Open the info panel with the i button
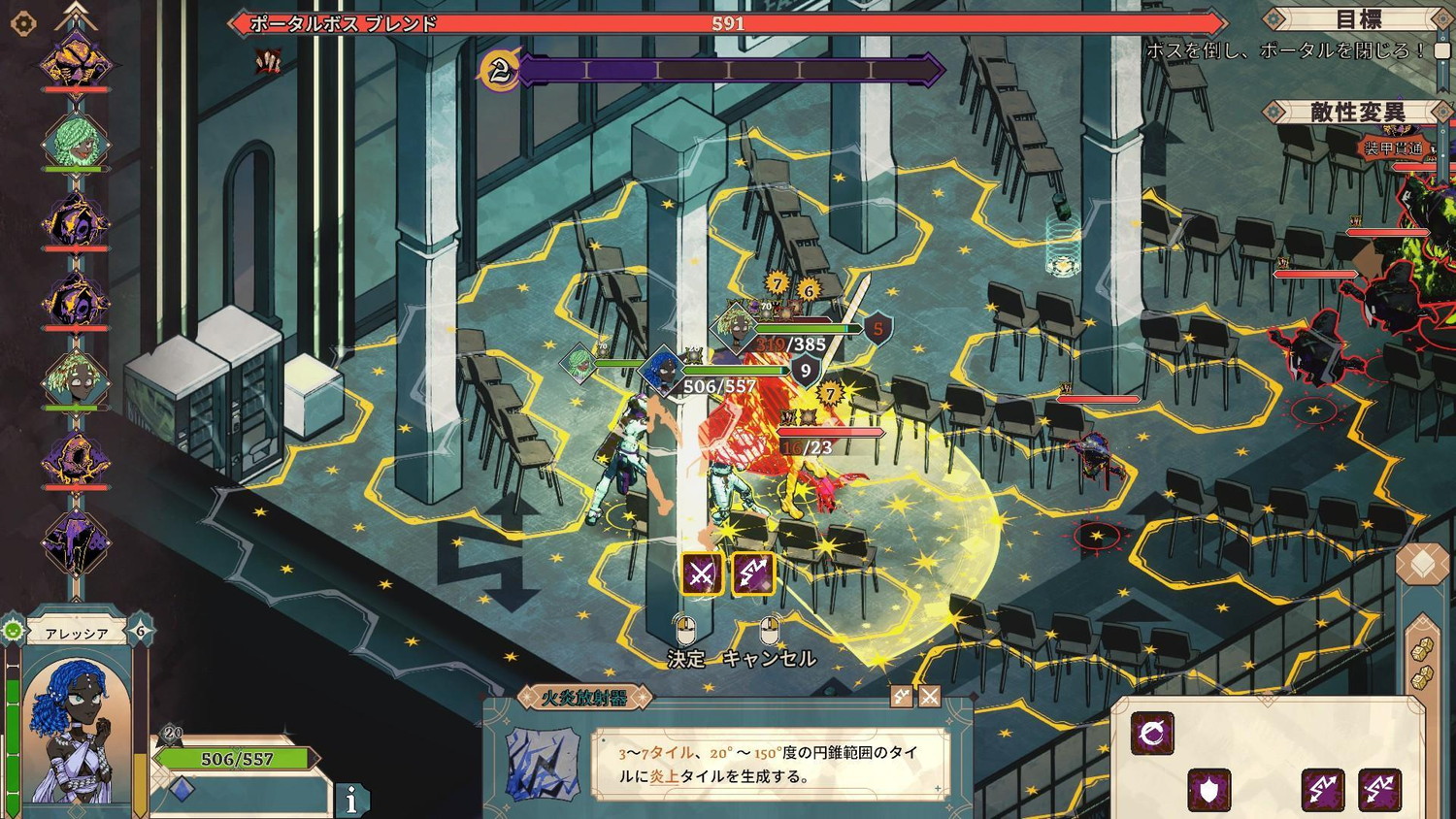This screenshot has width=1456, height=819. click(x=351, y=800)
